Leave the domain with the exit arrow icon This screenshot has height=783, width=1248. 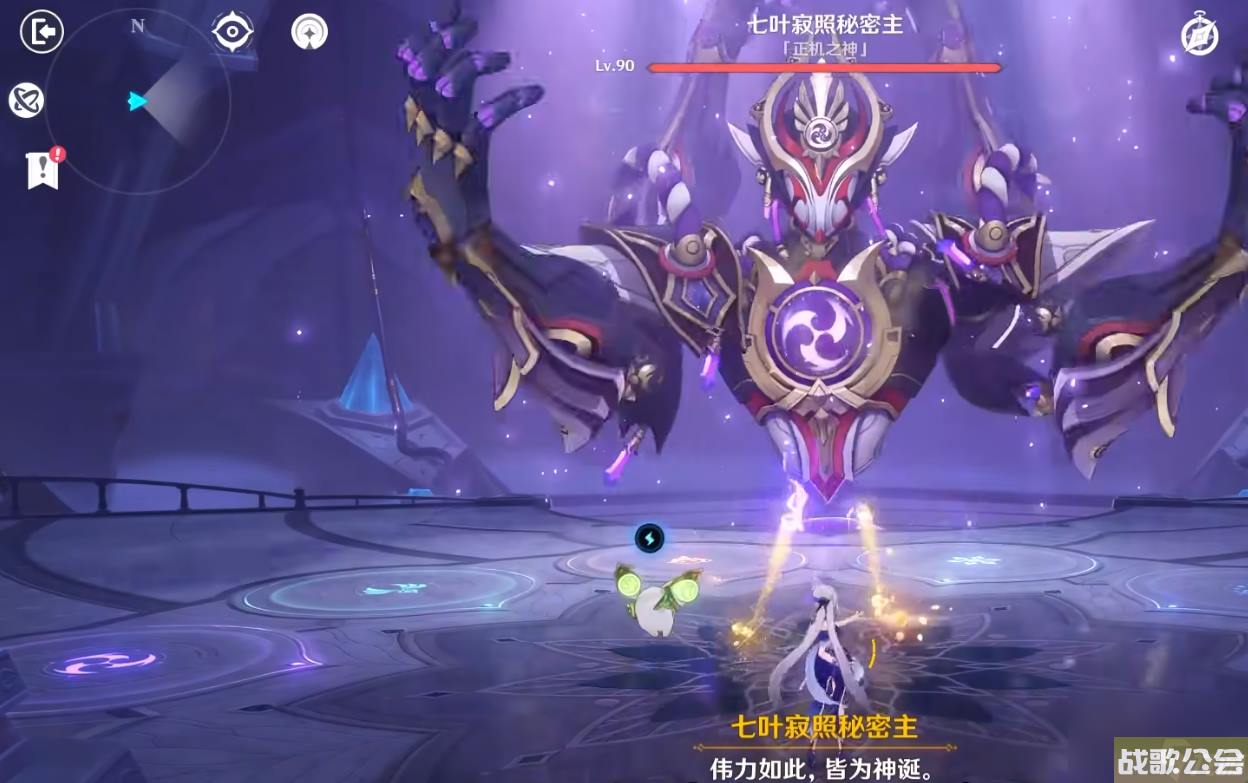(42, 32)
